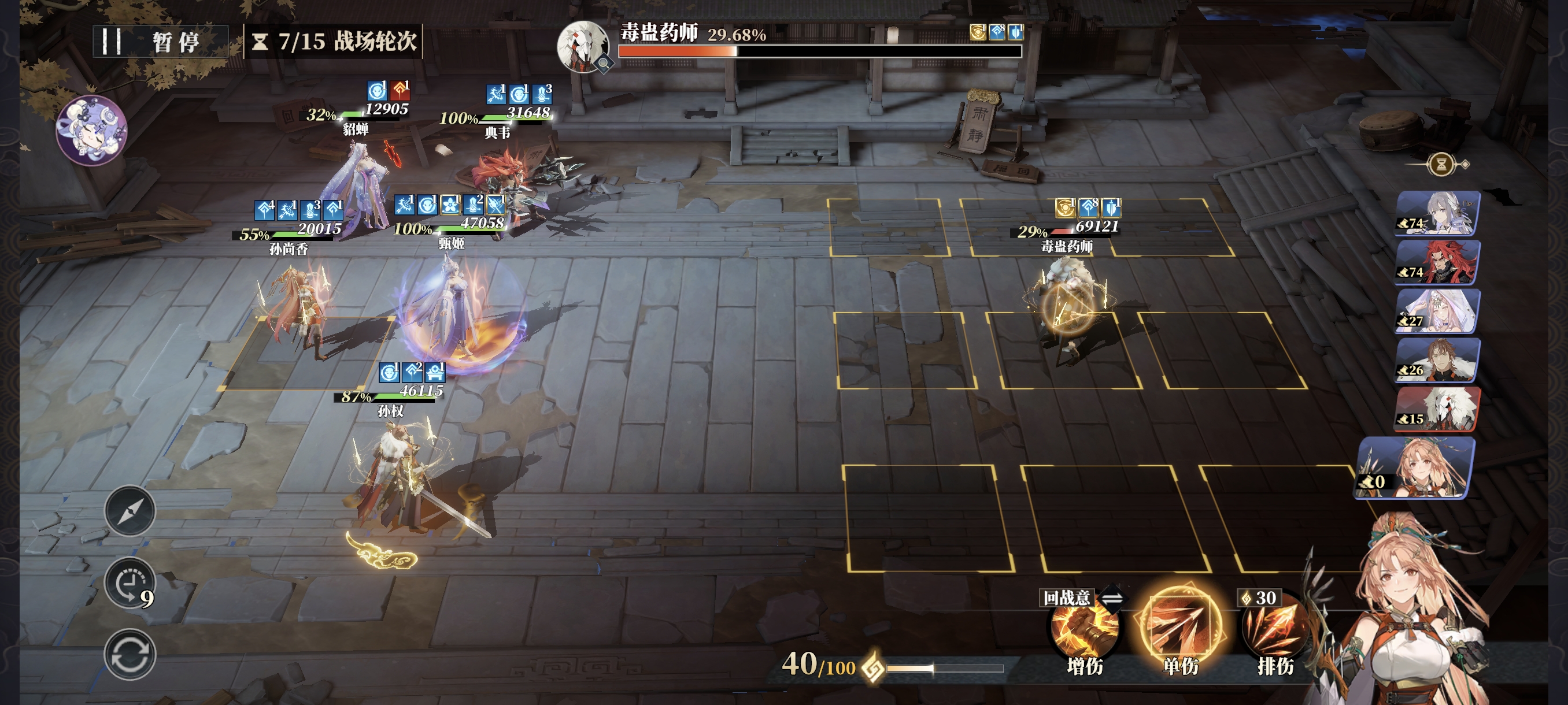Open the clock speed button showing 9

(x=130, y=583)
